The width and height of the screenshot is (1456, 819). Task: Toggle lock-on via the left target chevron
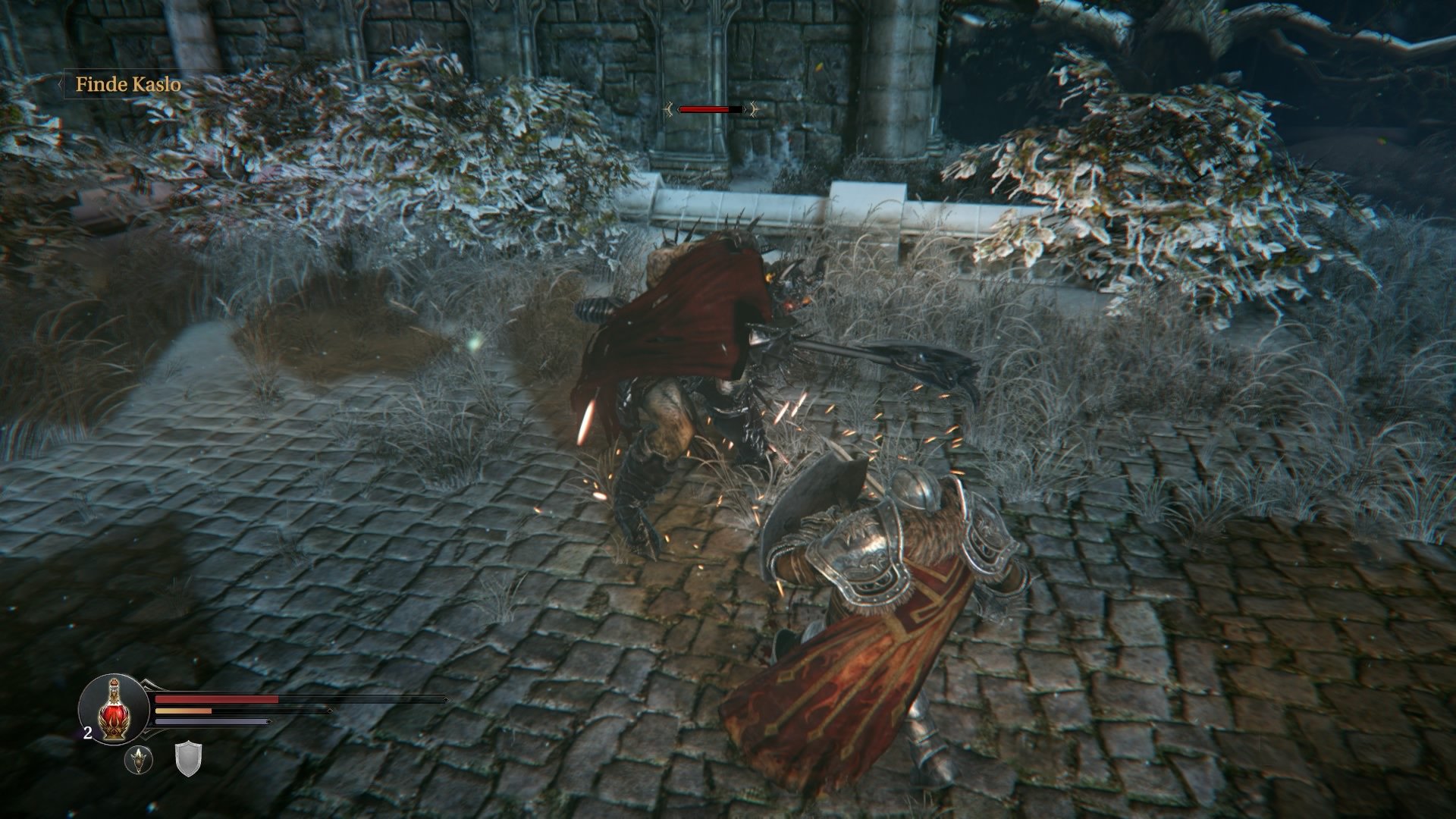coord(670,109)
